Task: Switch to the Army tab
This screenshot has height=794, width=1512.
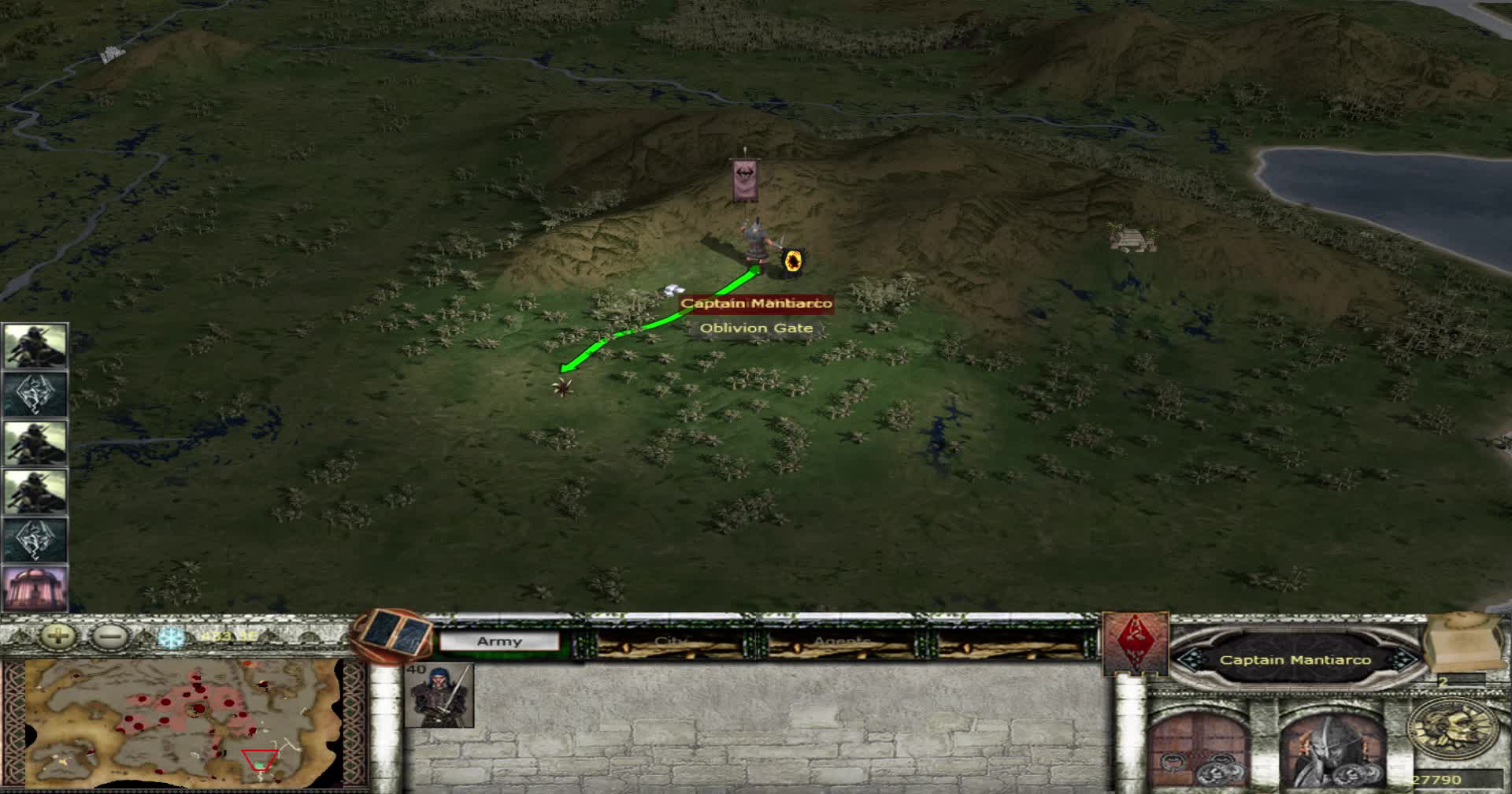Action: (502, 640)
